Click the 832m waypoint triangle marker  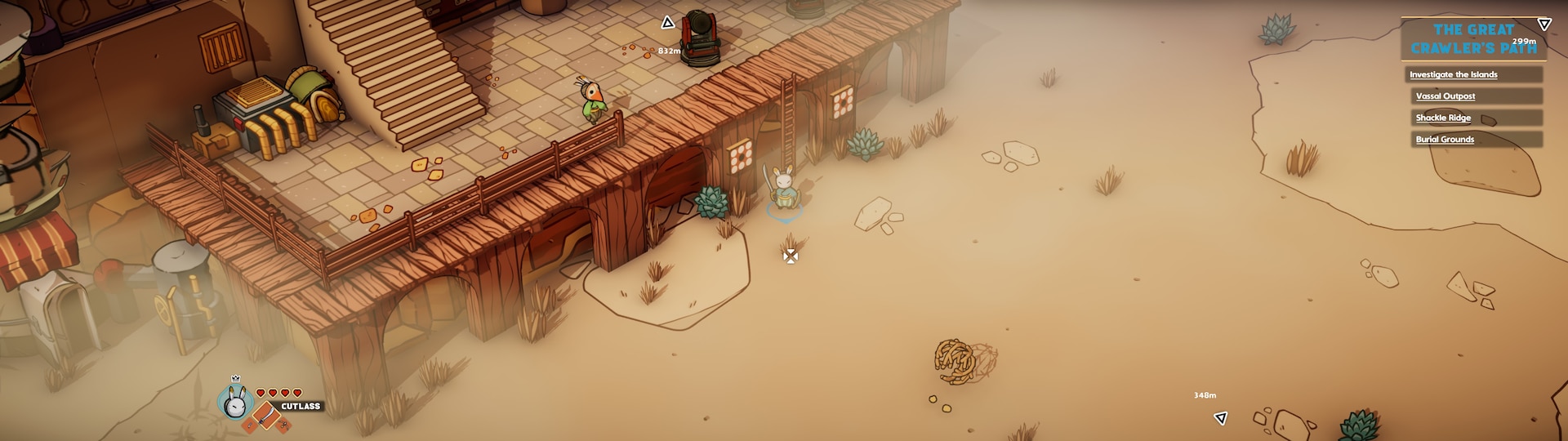tap(667, 23)
